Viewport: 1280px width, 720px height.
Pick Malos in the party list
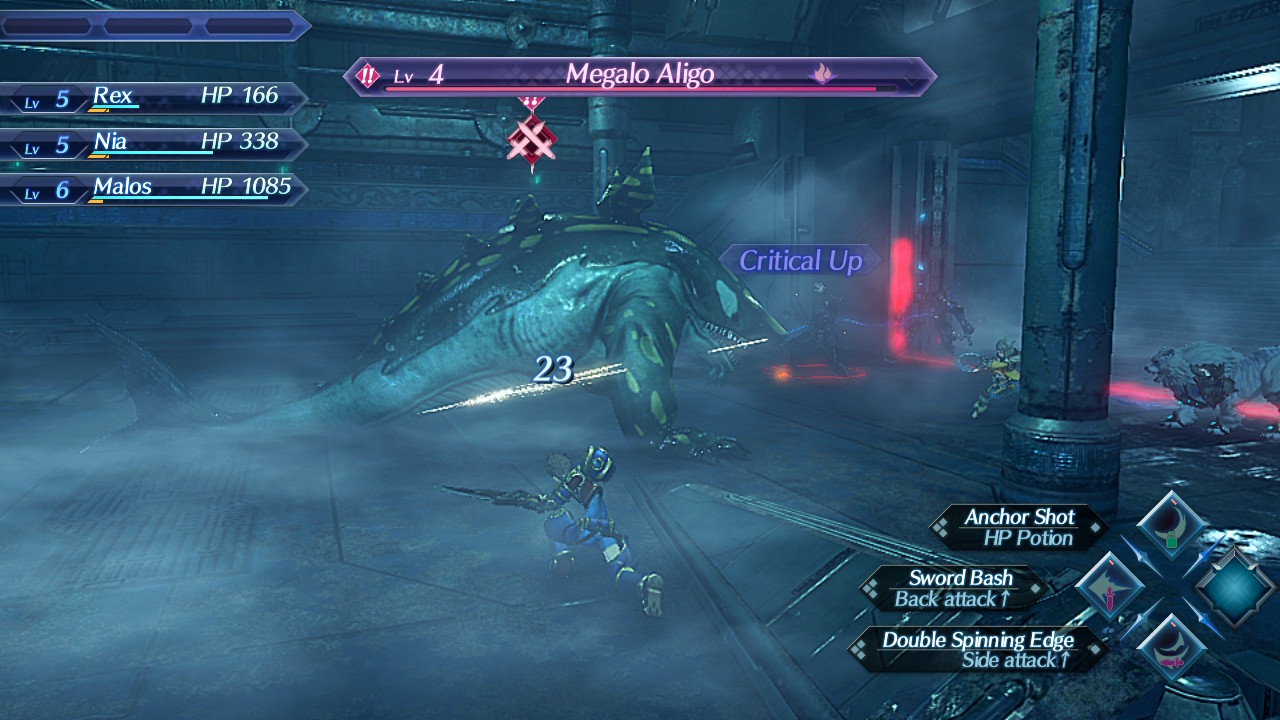pos(155,188)
